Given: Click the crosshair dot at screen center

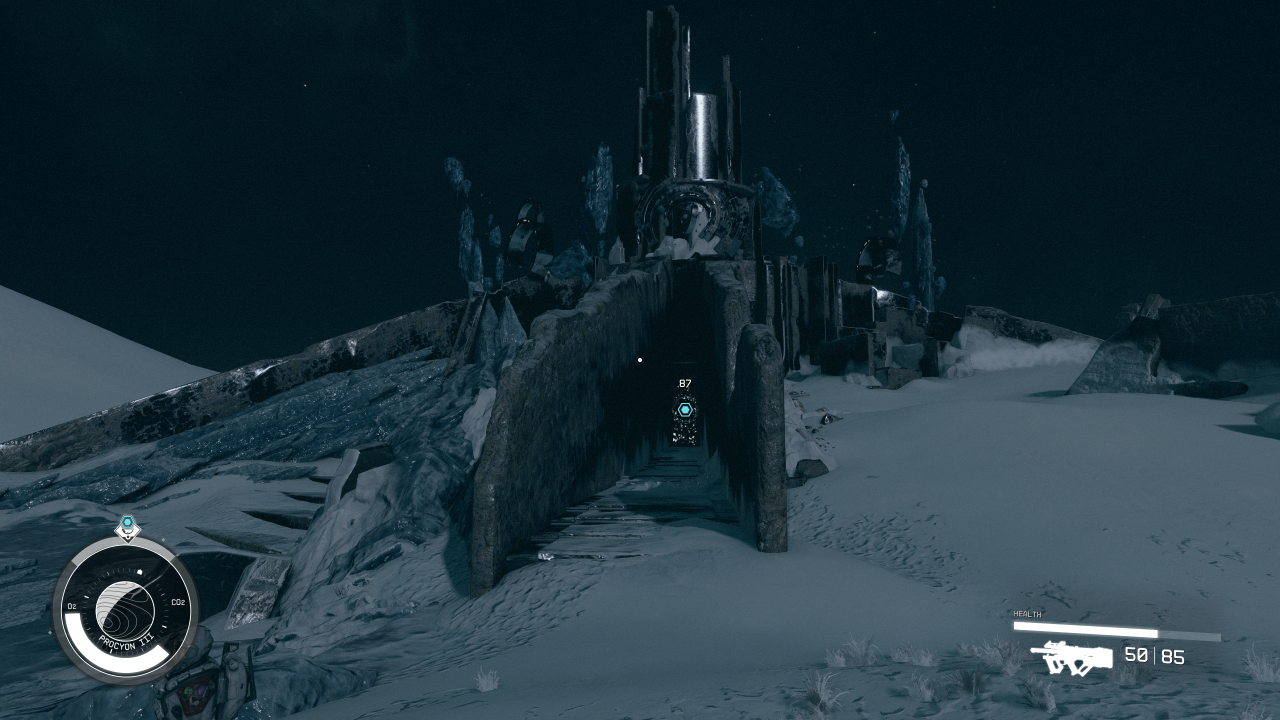Looking at the screenshot, I should point(639,361).
